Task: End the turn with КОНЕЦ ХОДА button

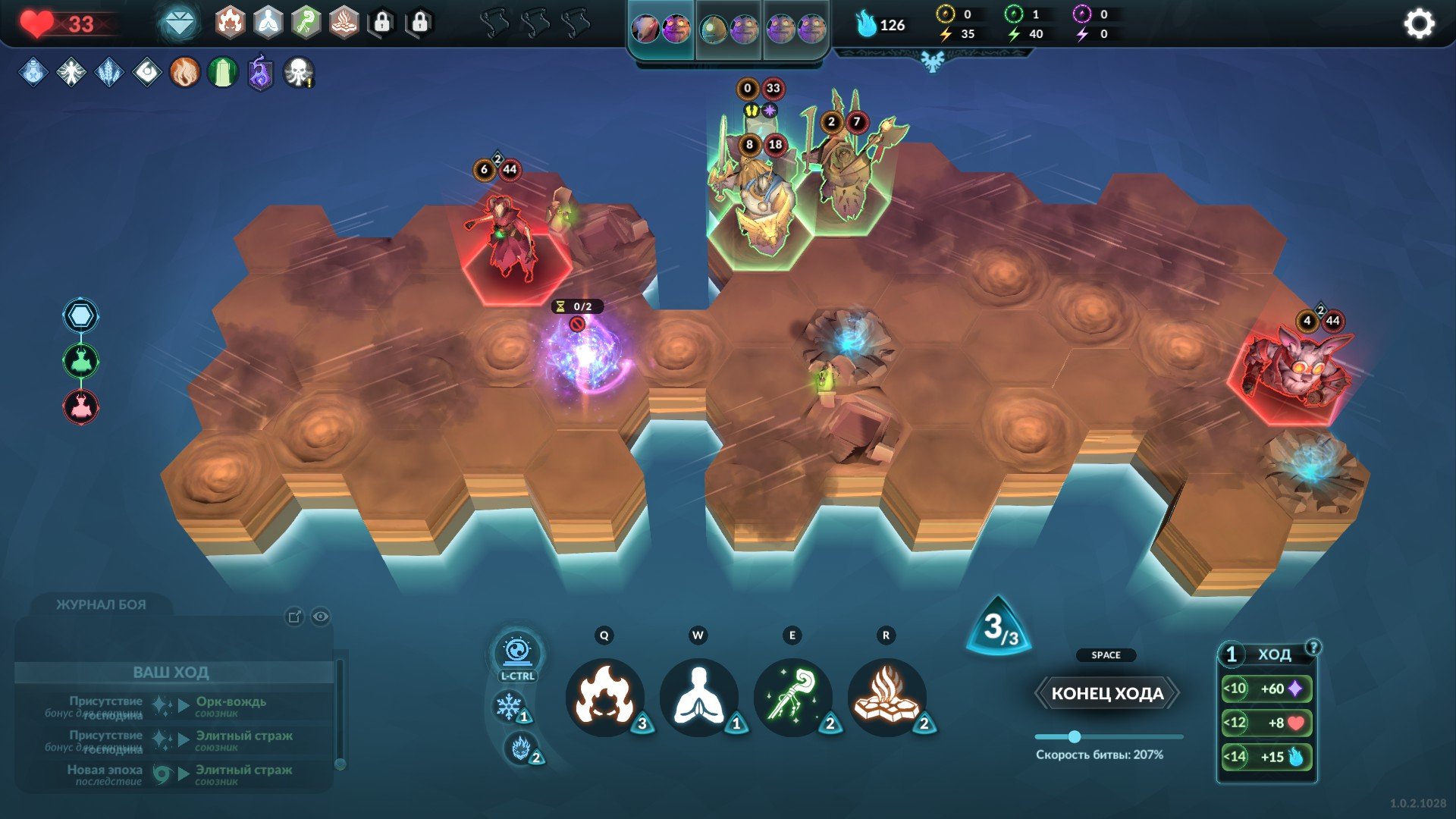Action: coord(1107,693)
